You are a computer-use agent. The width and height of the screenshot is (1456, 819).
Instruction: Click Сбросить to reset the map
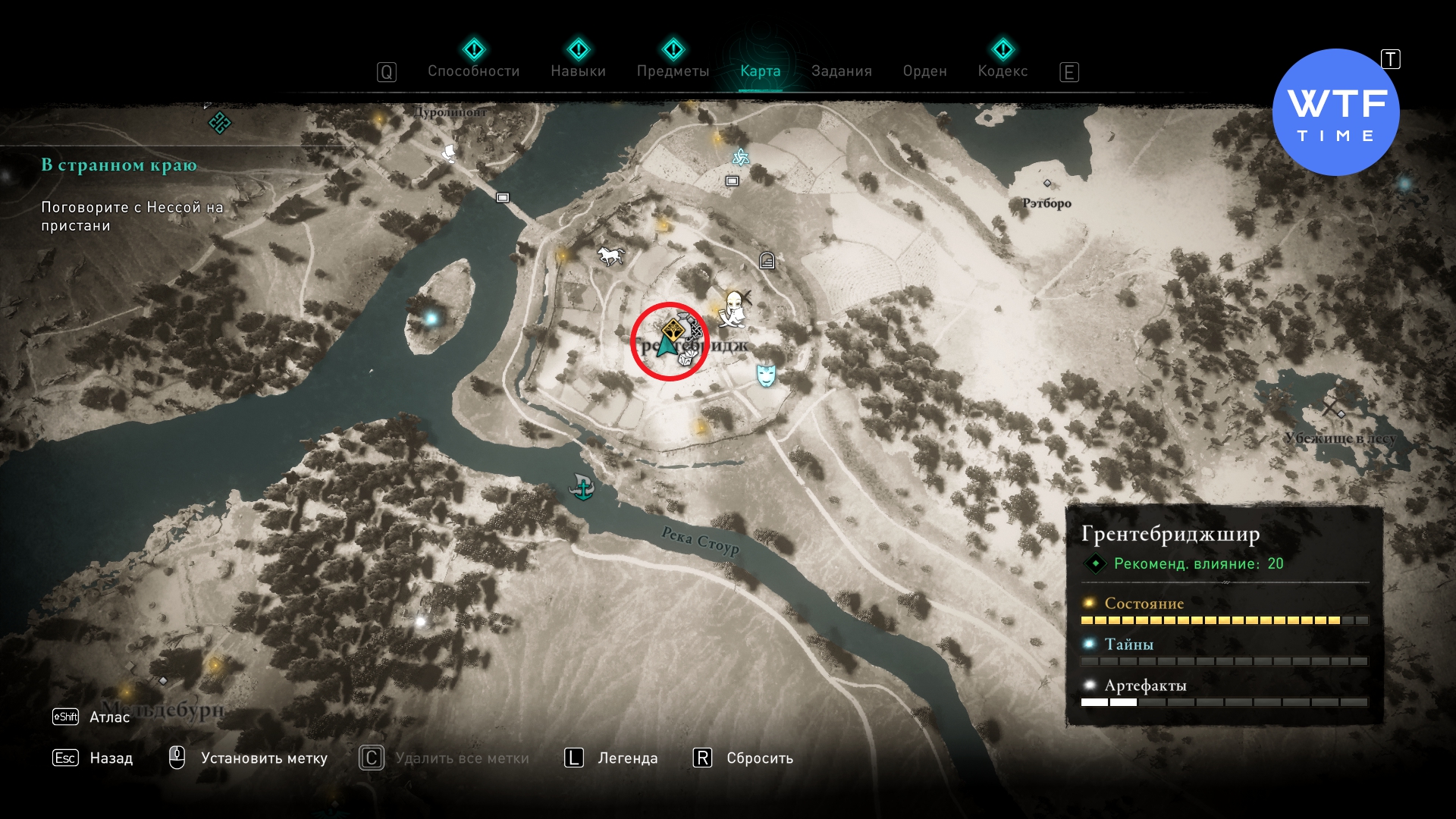click(759, 758)
